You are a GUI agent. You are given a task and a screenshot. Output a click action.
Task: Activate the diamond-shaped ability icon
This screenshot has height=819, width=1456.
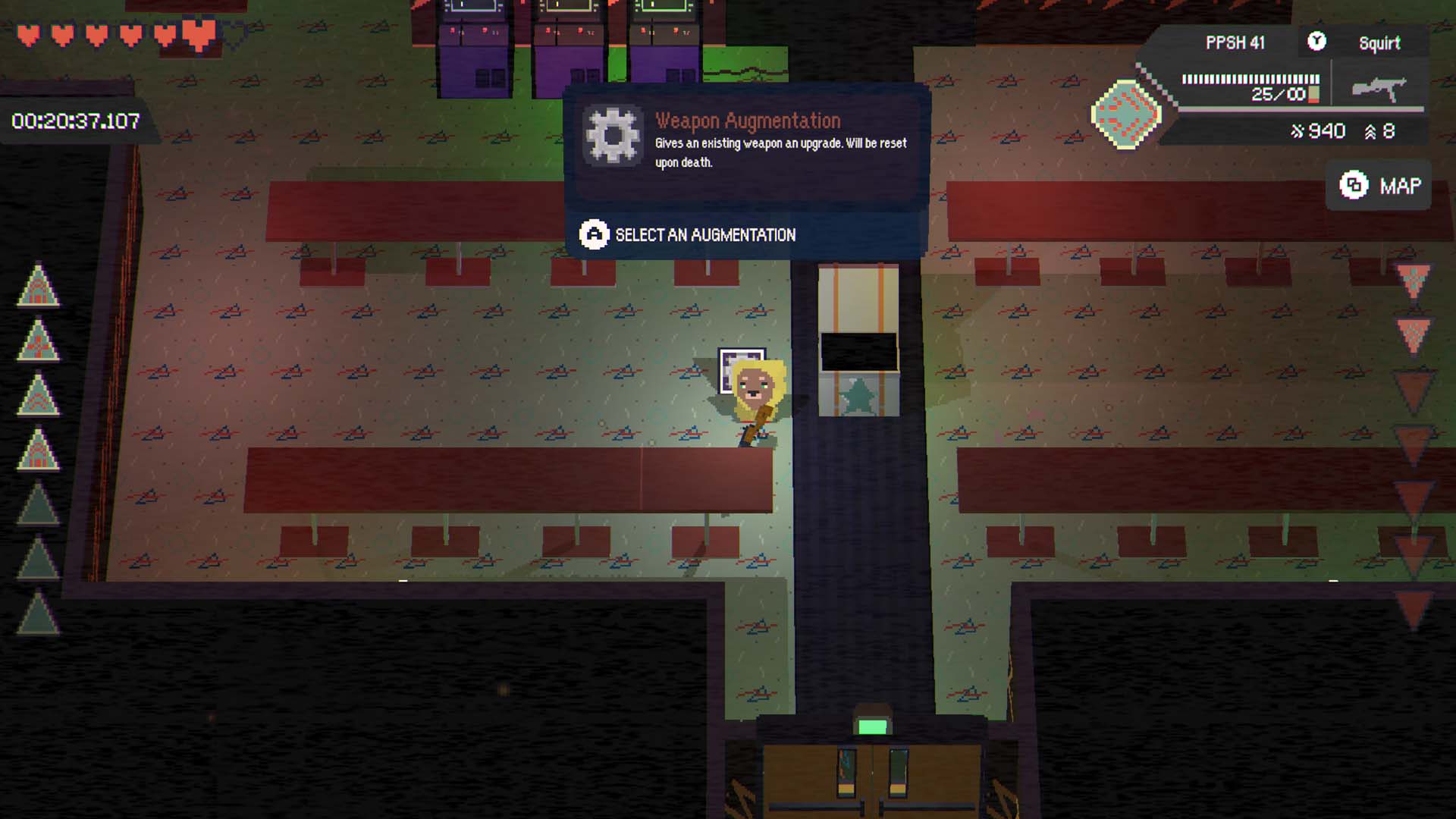[1126, 114]
